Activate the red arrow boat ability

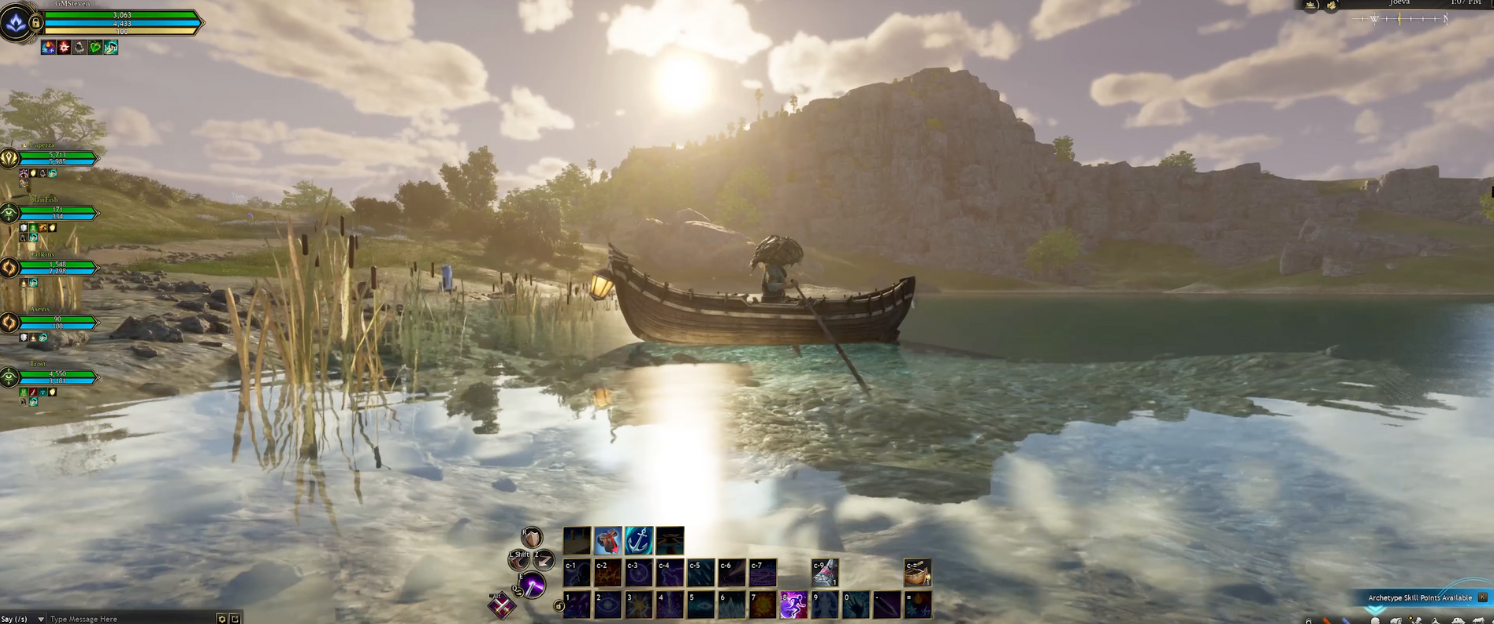point(608,541)
